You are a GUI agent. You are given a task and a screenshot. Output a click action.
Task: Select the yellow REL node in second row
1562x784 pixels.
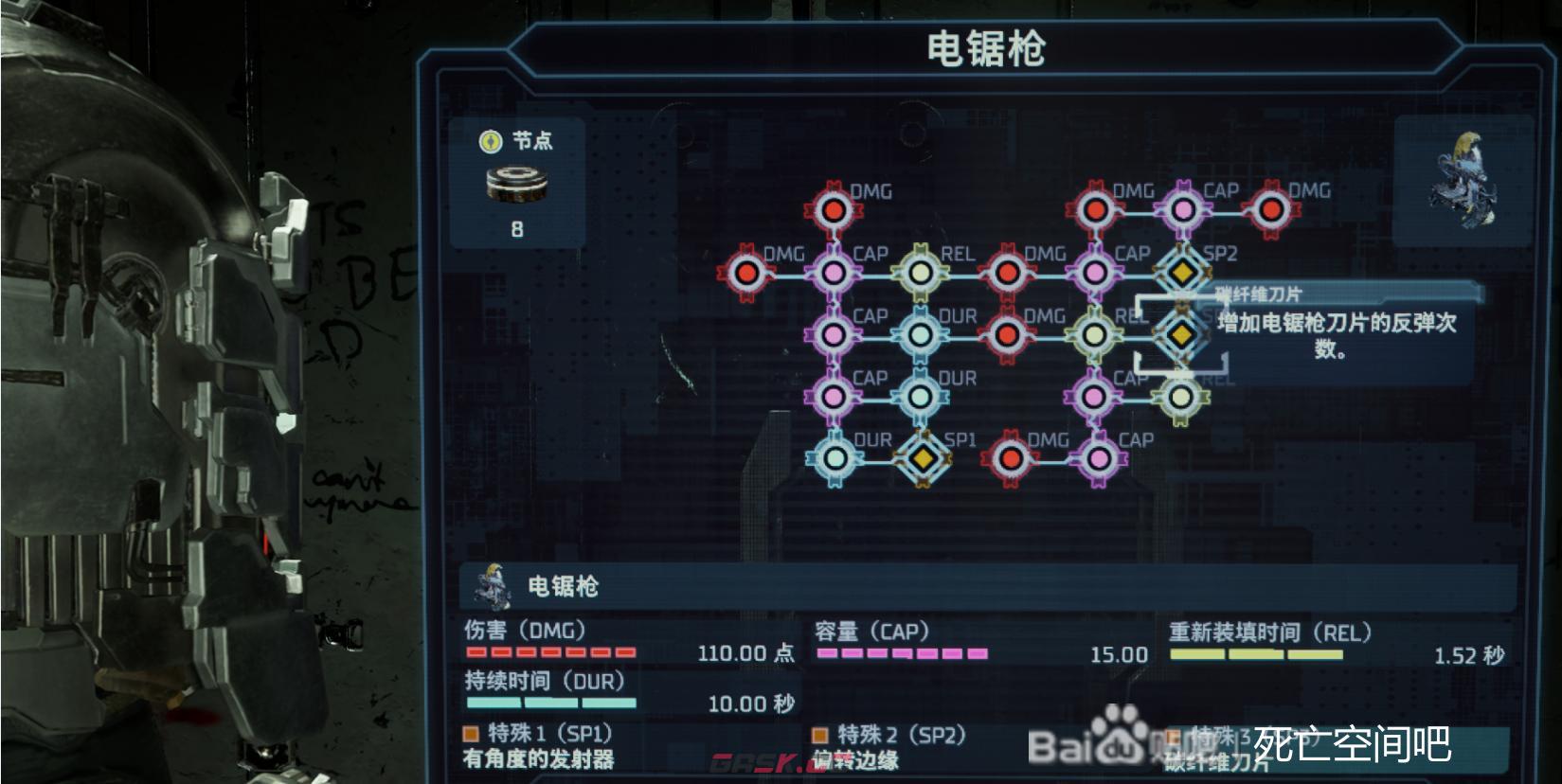[919, 272]
